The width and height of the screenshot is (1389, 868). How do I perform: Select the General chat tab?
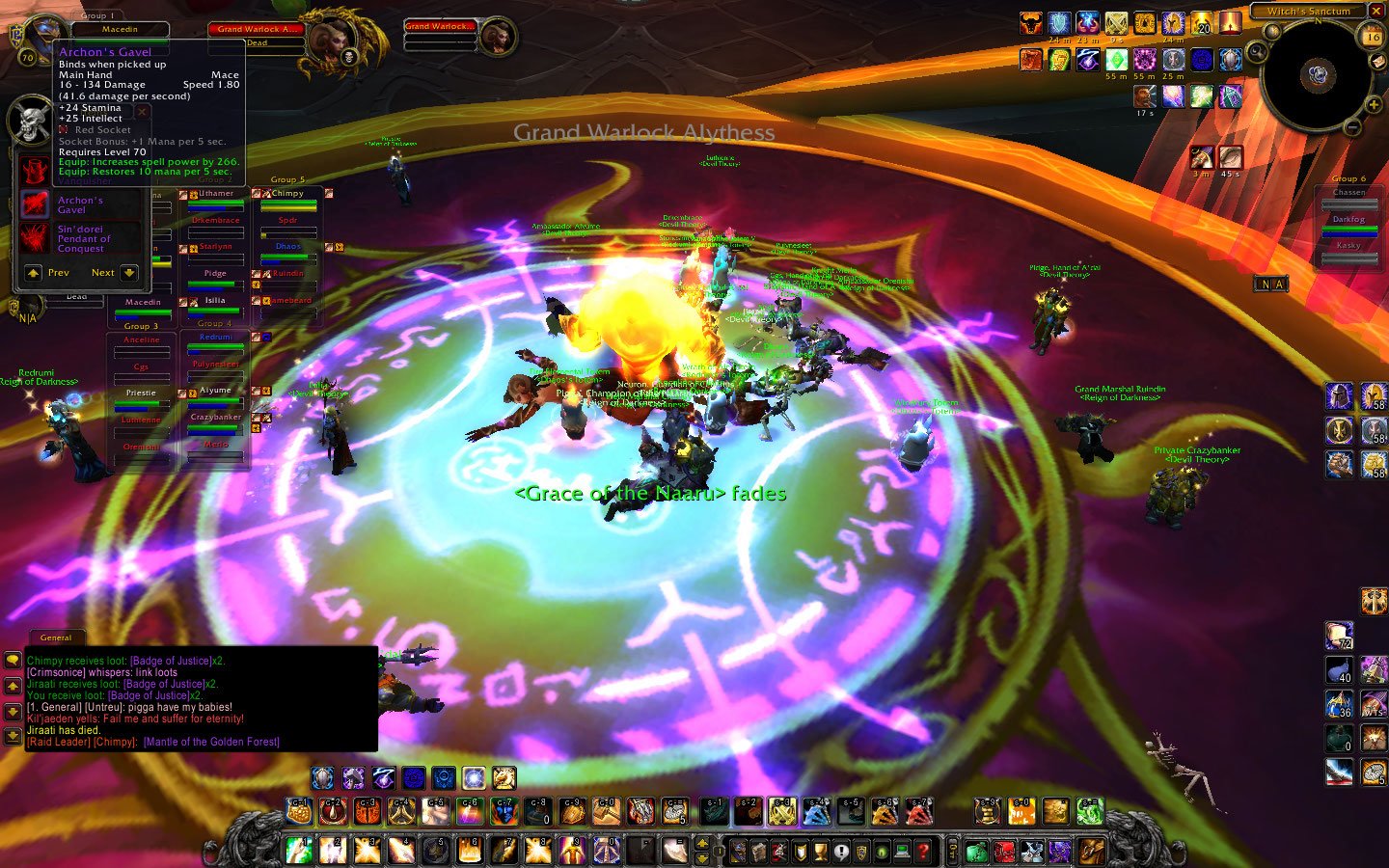pos(56,637)
